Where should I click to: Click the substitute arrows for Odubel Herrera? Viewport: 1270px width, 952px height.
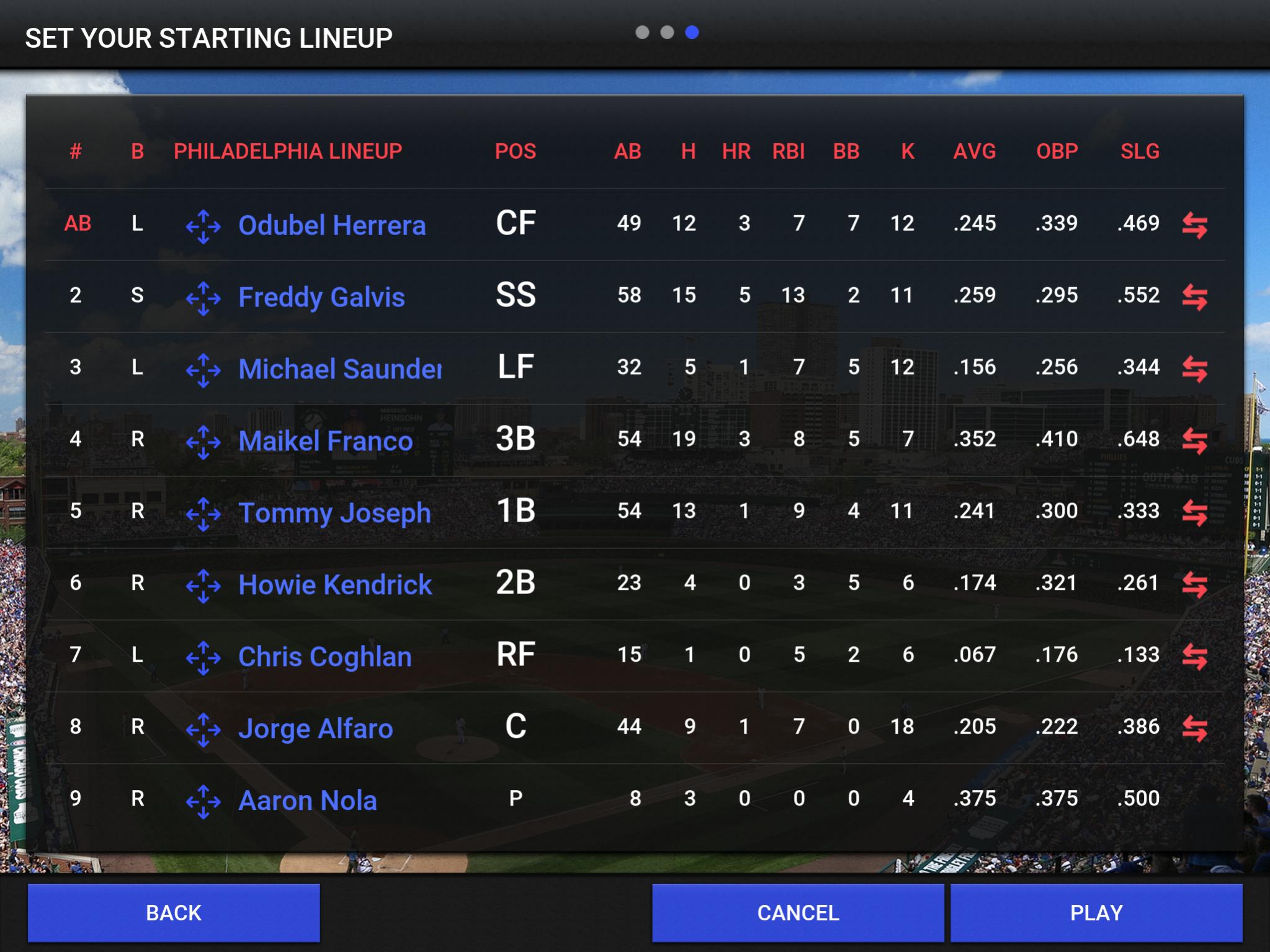click(1194, 225)
